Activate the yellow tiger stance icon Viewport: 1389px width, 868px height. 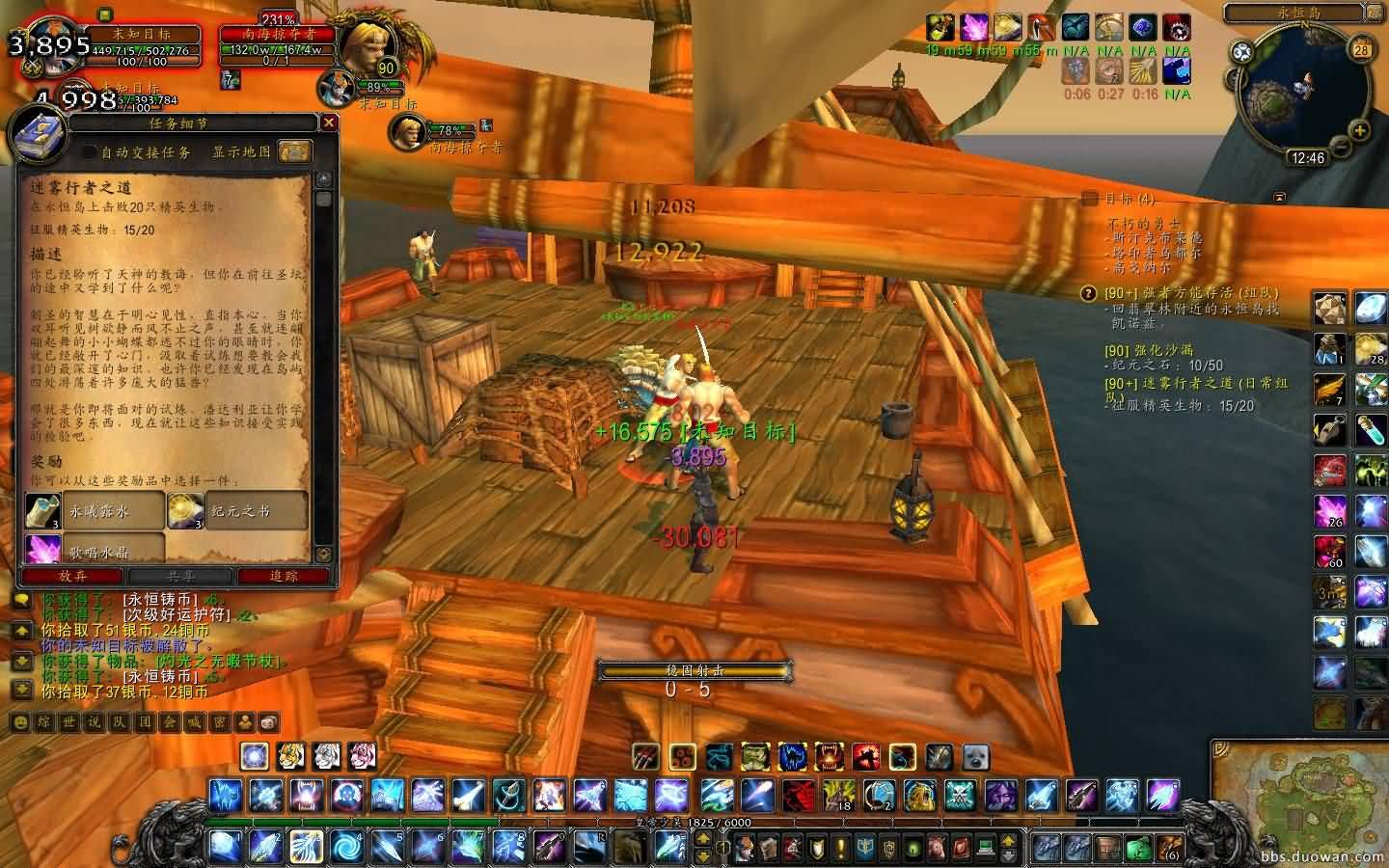[291, 755]
